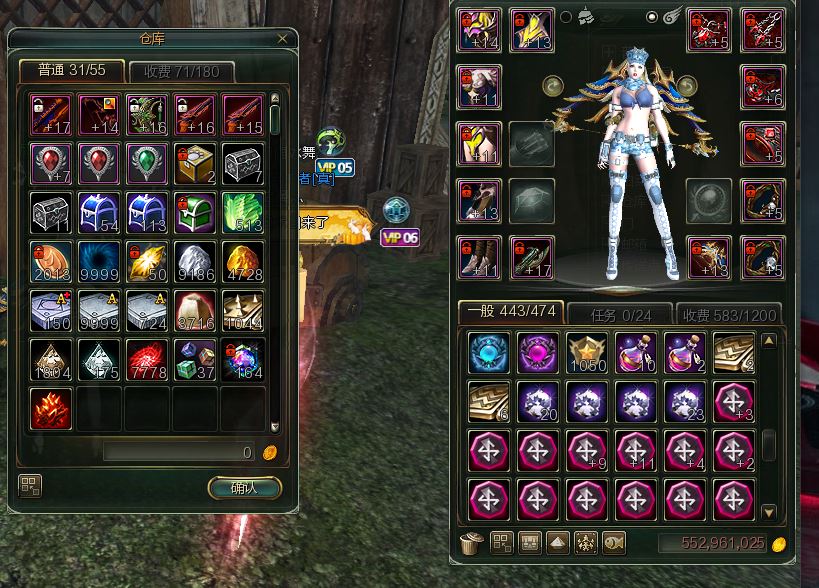Pick the pink rune stone marked +11
The image size is (819, 588).
pyautogui.click(x=637, y=450)
